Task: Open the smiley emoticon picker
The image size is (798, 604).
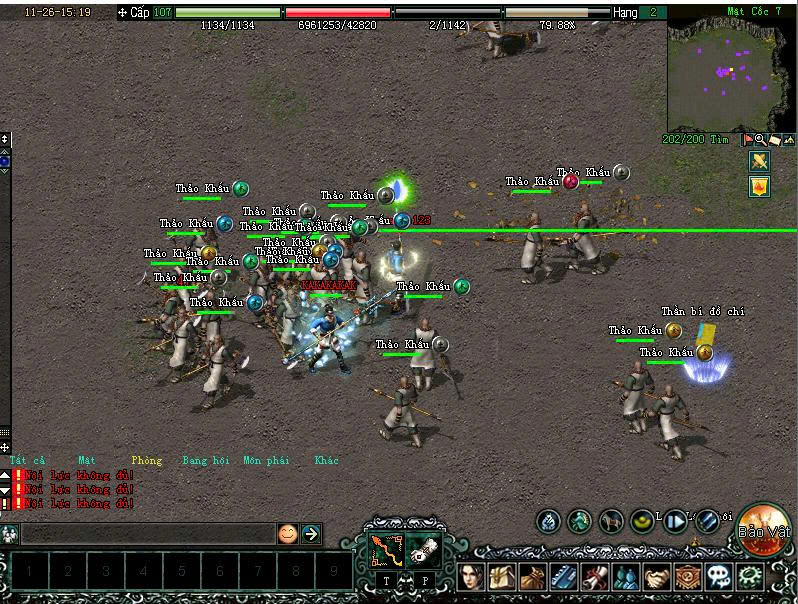Action: (x=288, y=534)
